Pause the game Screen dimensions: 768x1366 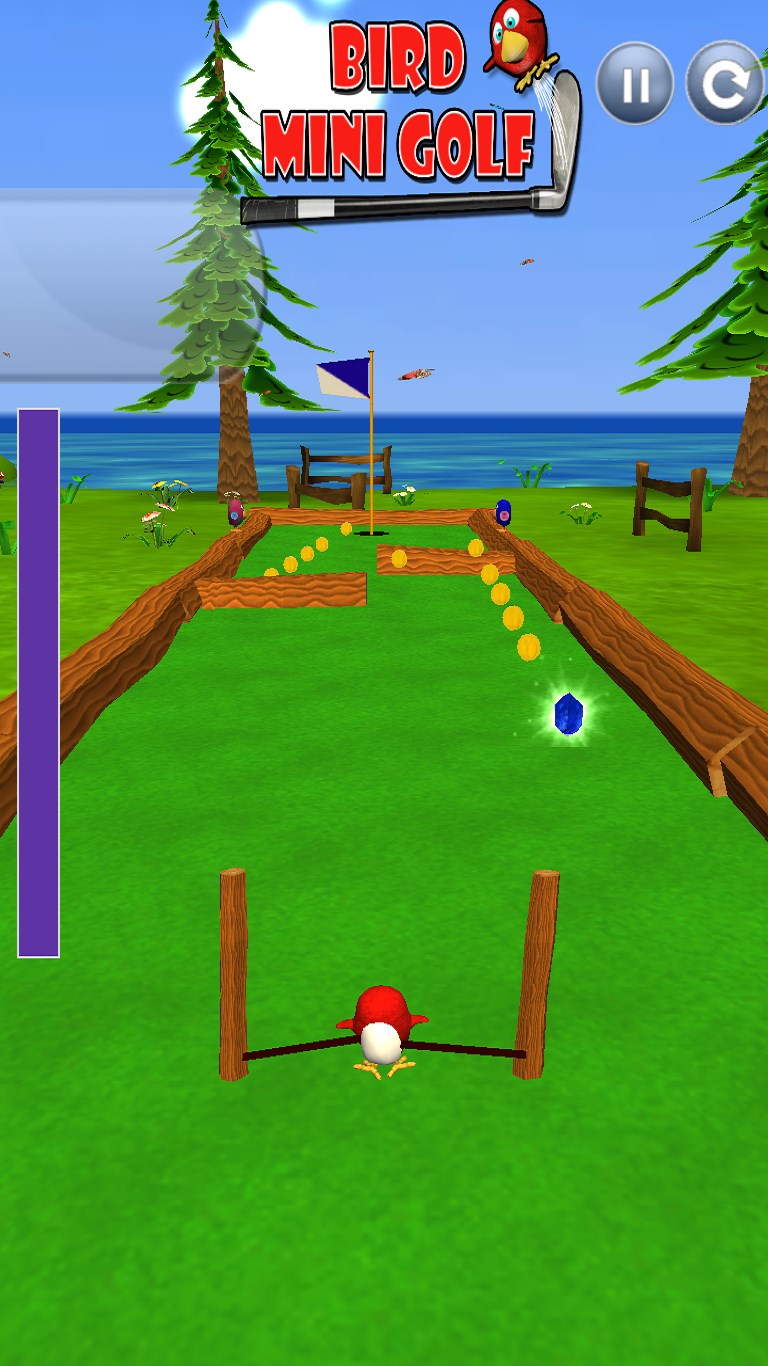[x=635, y=84]
